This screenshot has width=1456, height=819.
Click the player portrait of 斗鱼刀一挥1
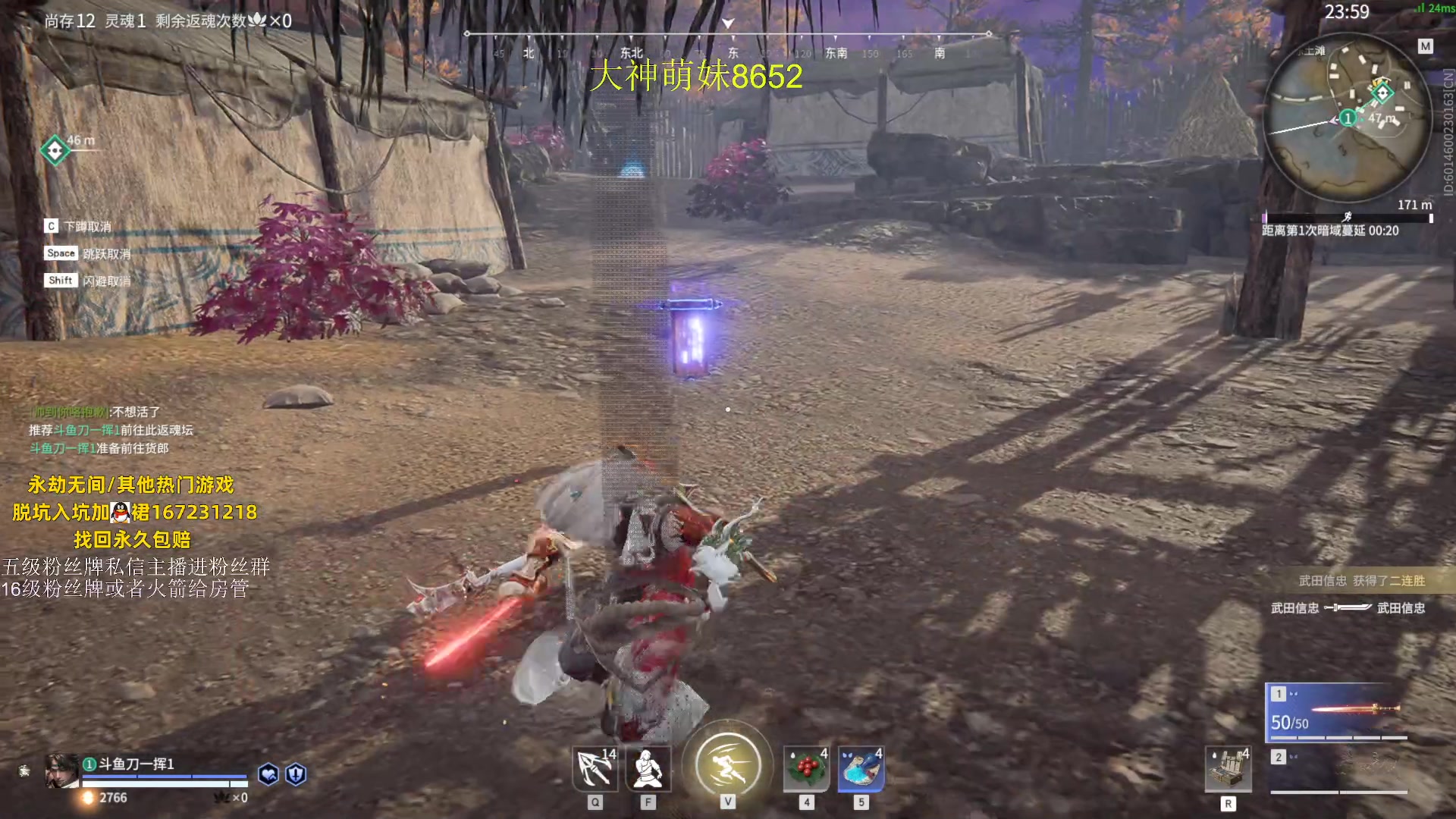pos(62,771)
